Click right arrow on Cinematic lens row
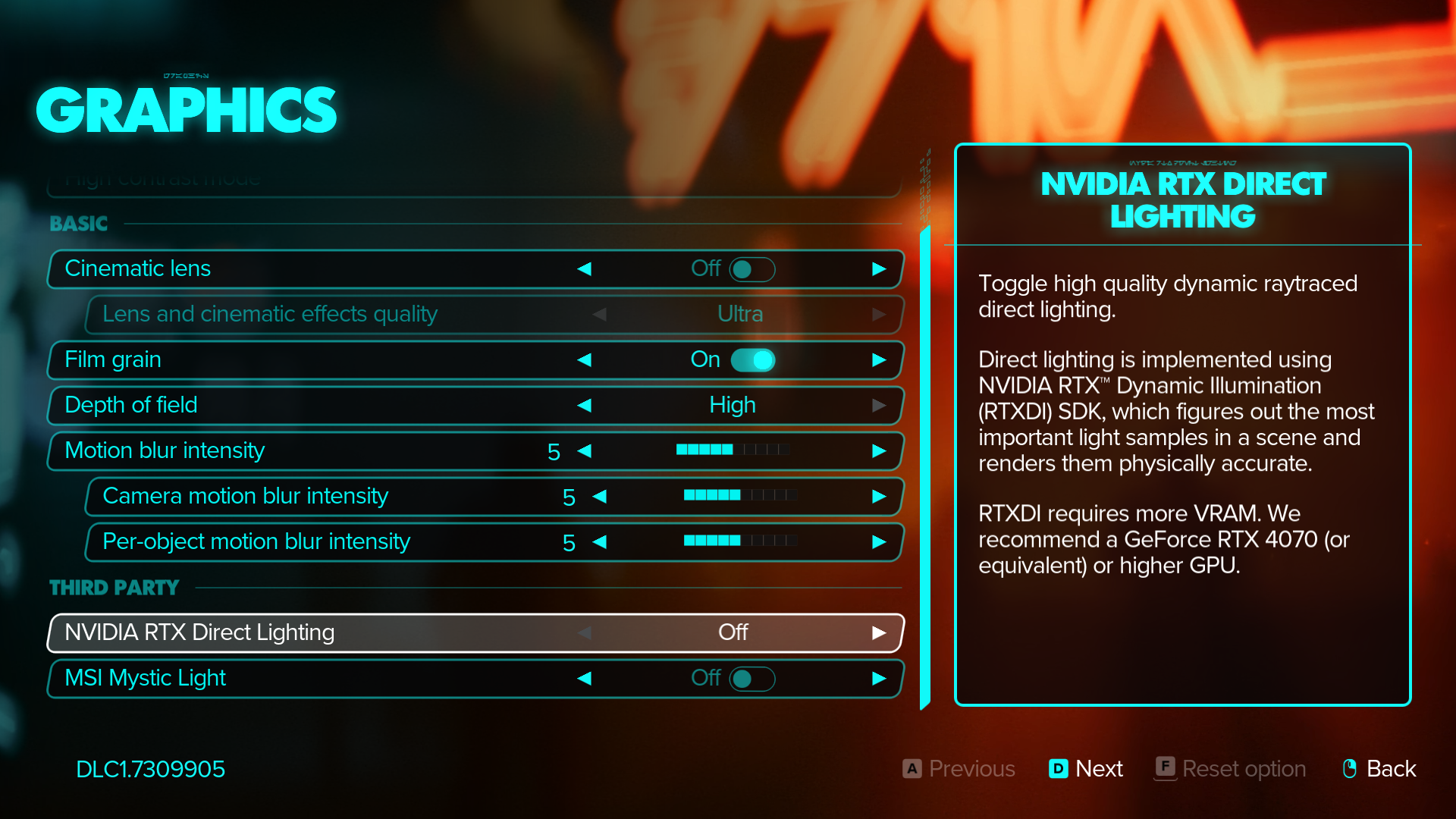Screen dimensions: 1456x819 (879, 269)
